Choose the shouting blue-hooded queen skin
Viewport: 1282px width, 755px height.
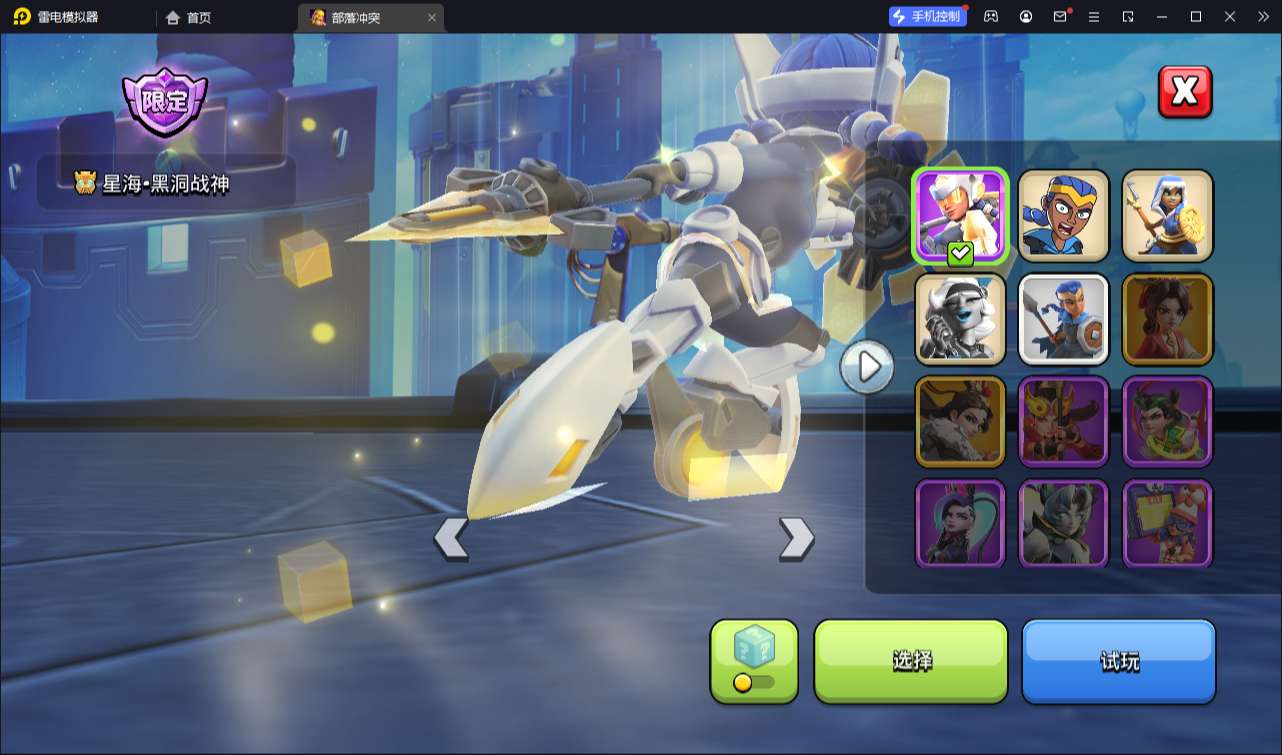pyautogui.click(x=1064, y=216)
